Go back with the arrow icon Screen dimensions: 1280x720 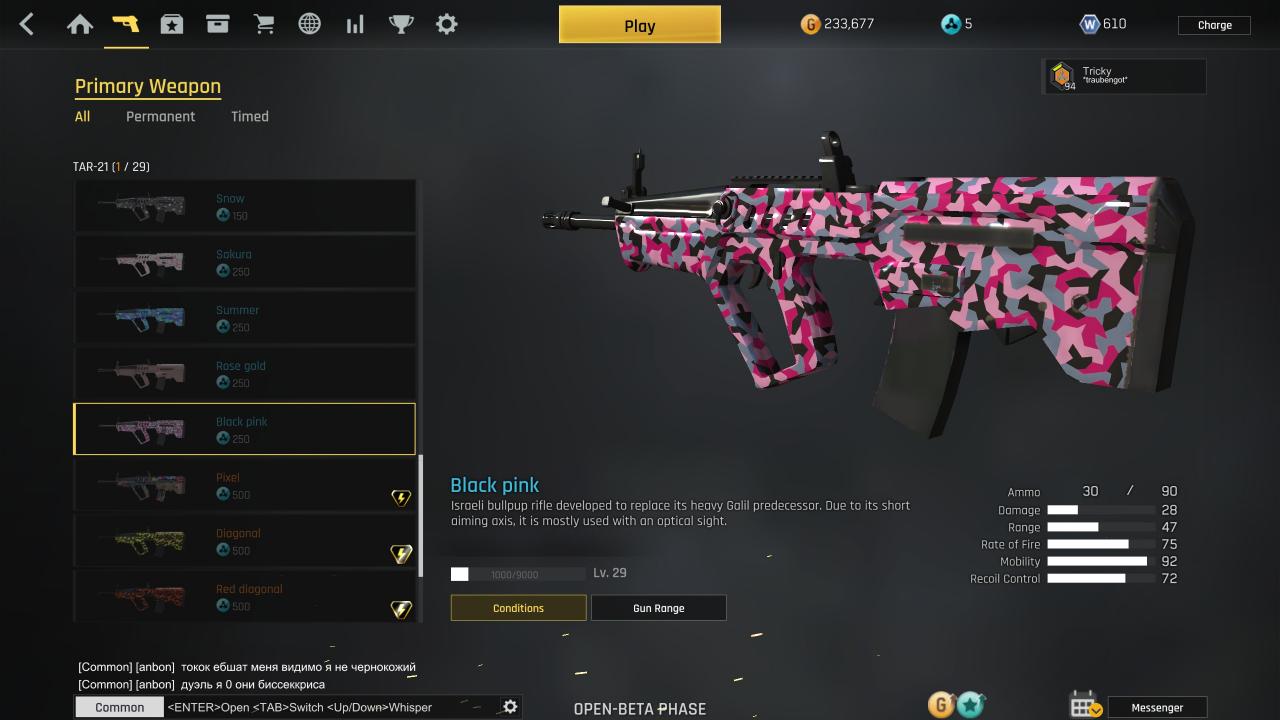coord(27,24)
